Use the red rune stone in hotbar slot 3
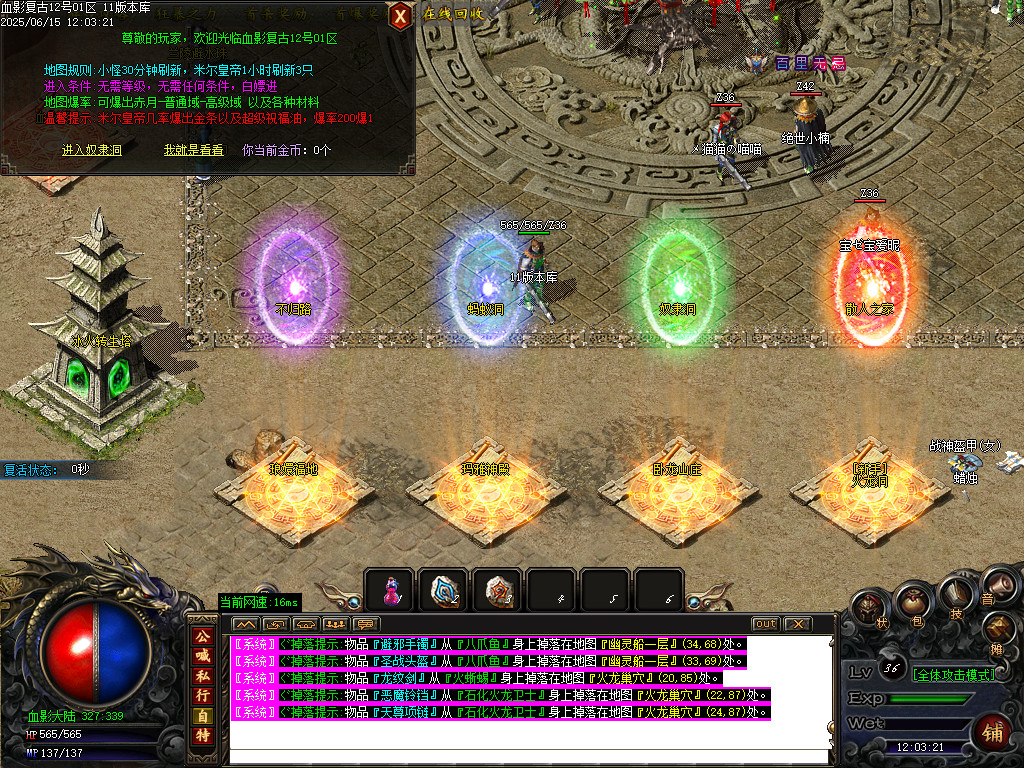This screenshot has width=1024, height=768. 497,590
